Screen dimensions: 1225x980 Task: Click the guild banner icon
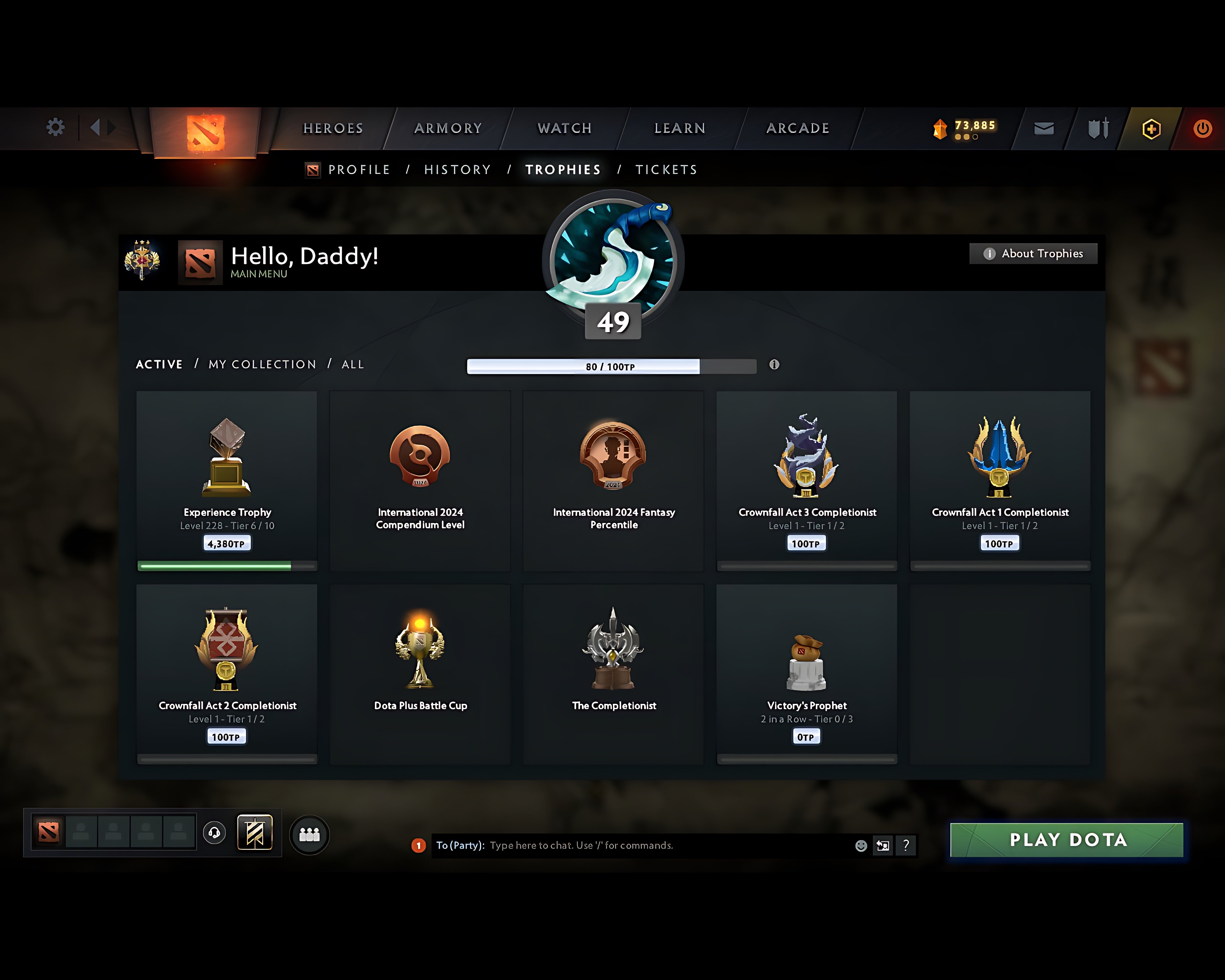pos(255,832)
